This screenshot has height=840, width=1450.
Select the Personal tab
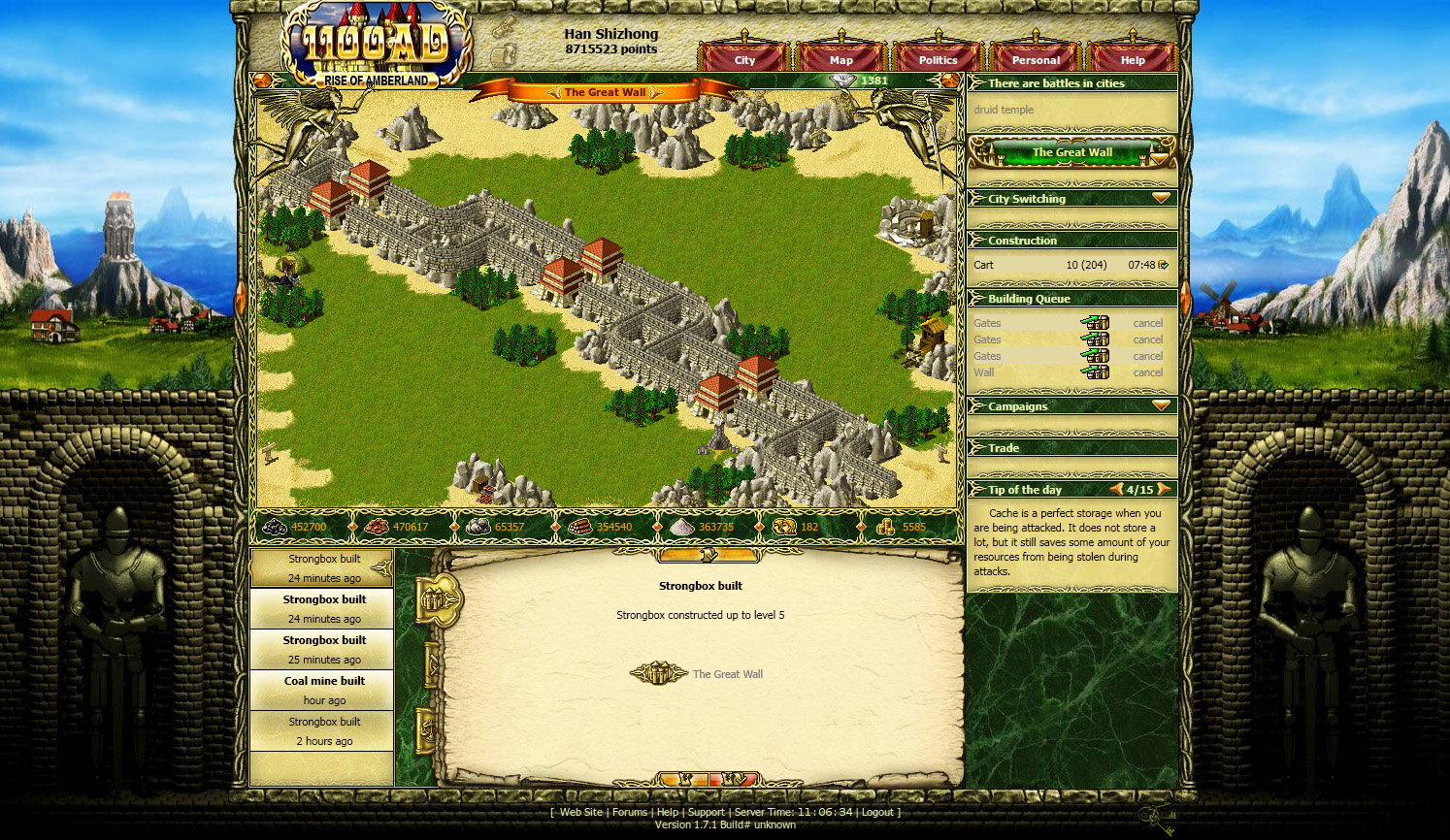coord(1036,60)
